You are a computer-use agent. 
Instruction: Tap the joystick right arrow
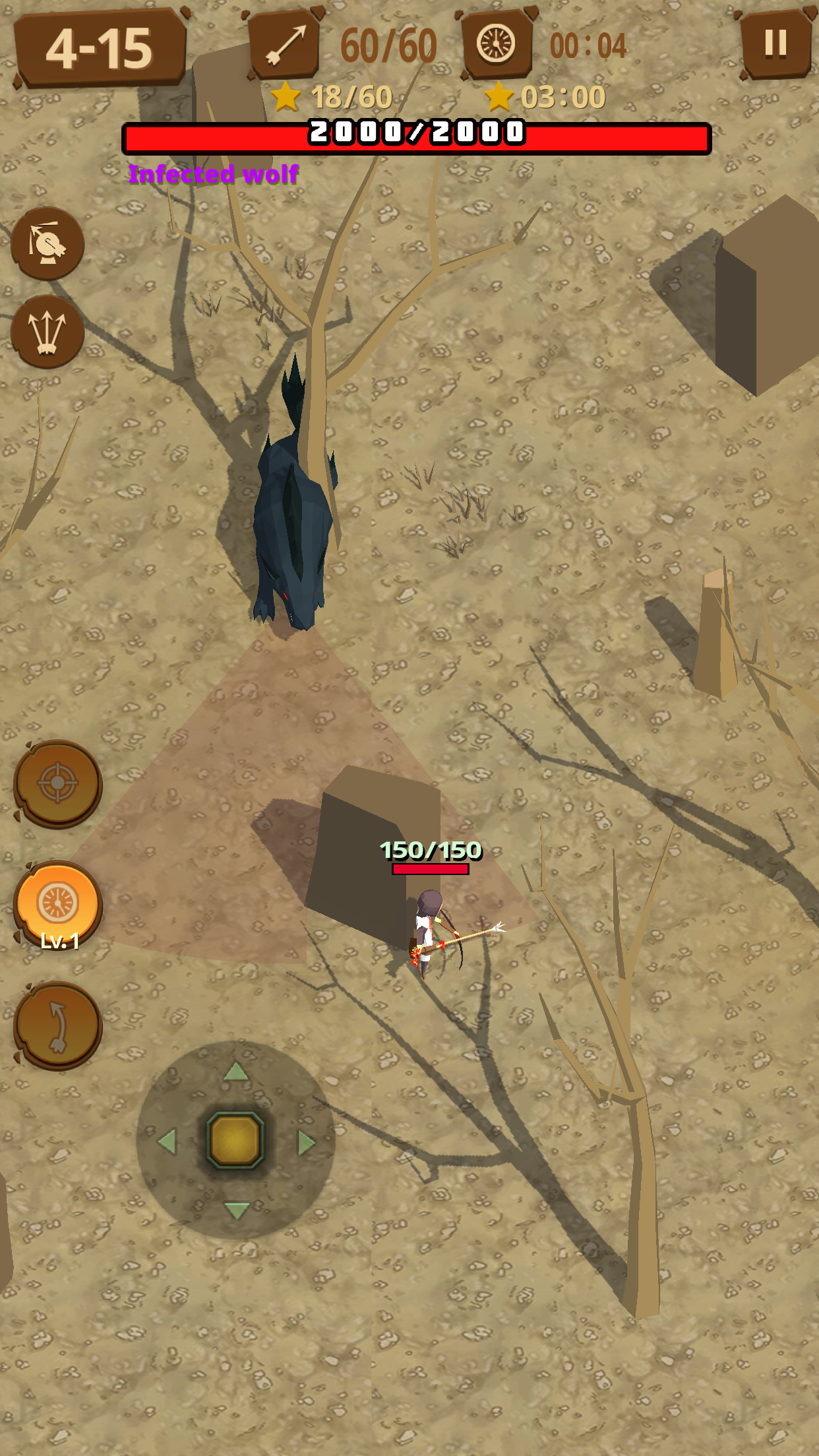[x=306, y=1142]
